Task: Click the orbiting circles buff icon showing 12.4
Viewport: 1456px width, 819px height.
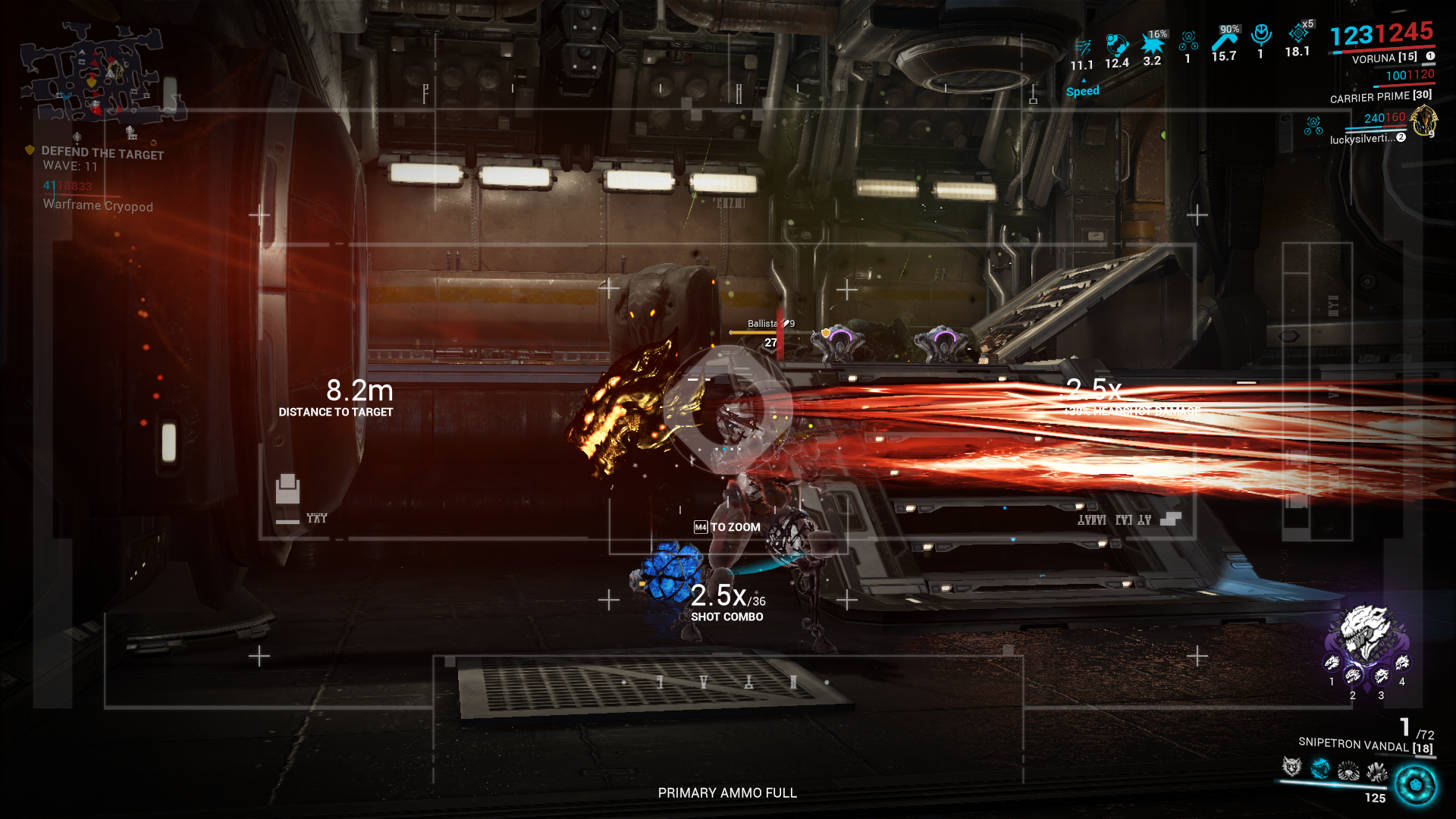Action: click(x=1116, y=45)
